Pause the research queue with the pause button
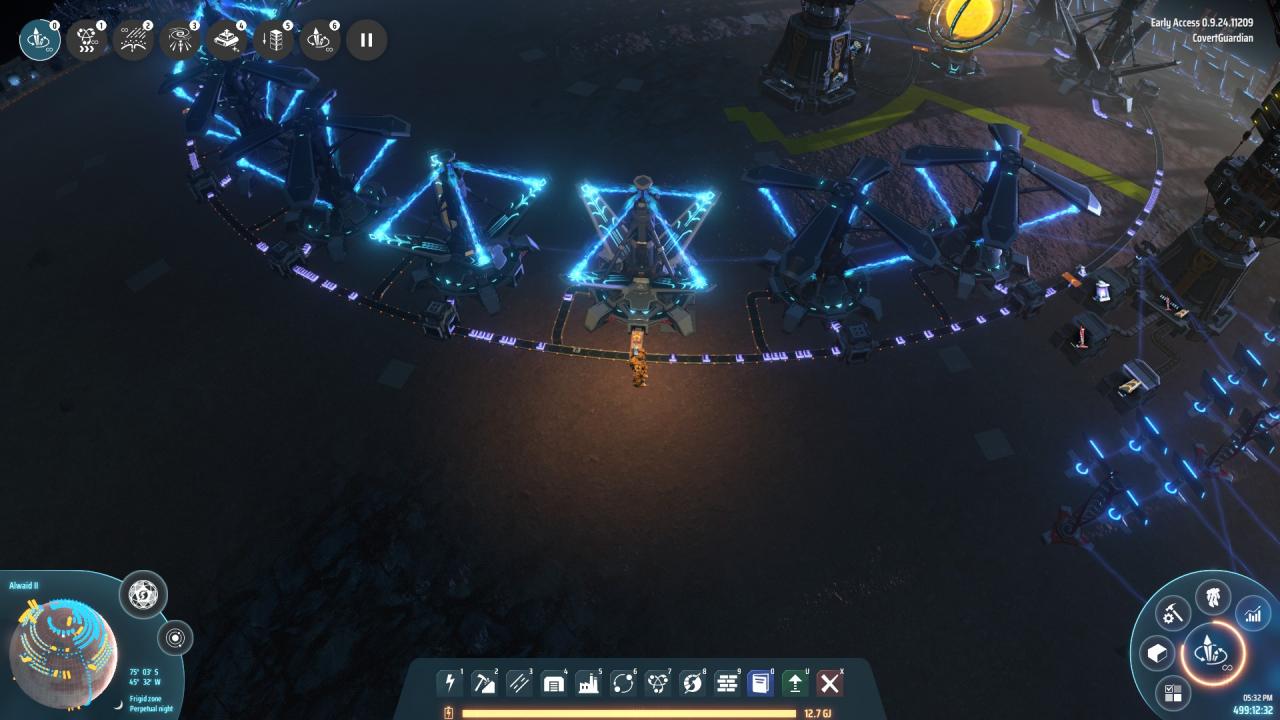 click(366, 40)
